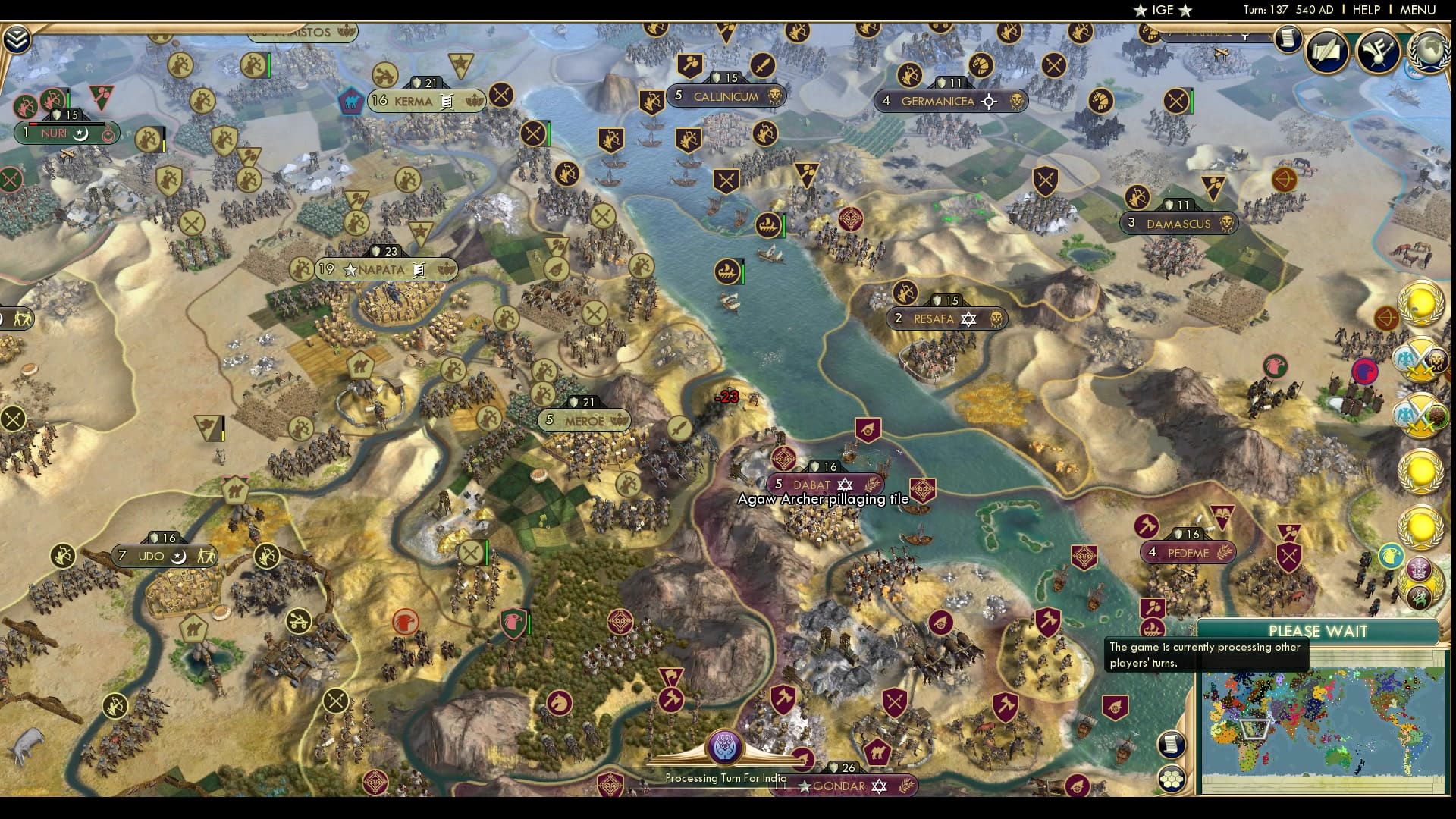Open the HELP menu
Screen dimensions: 1456x819
click(x=1365, y=10)
